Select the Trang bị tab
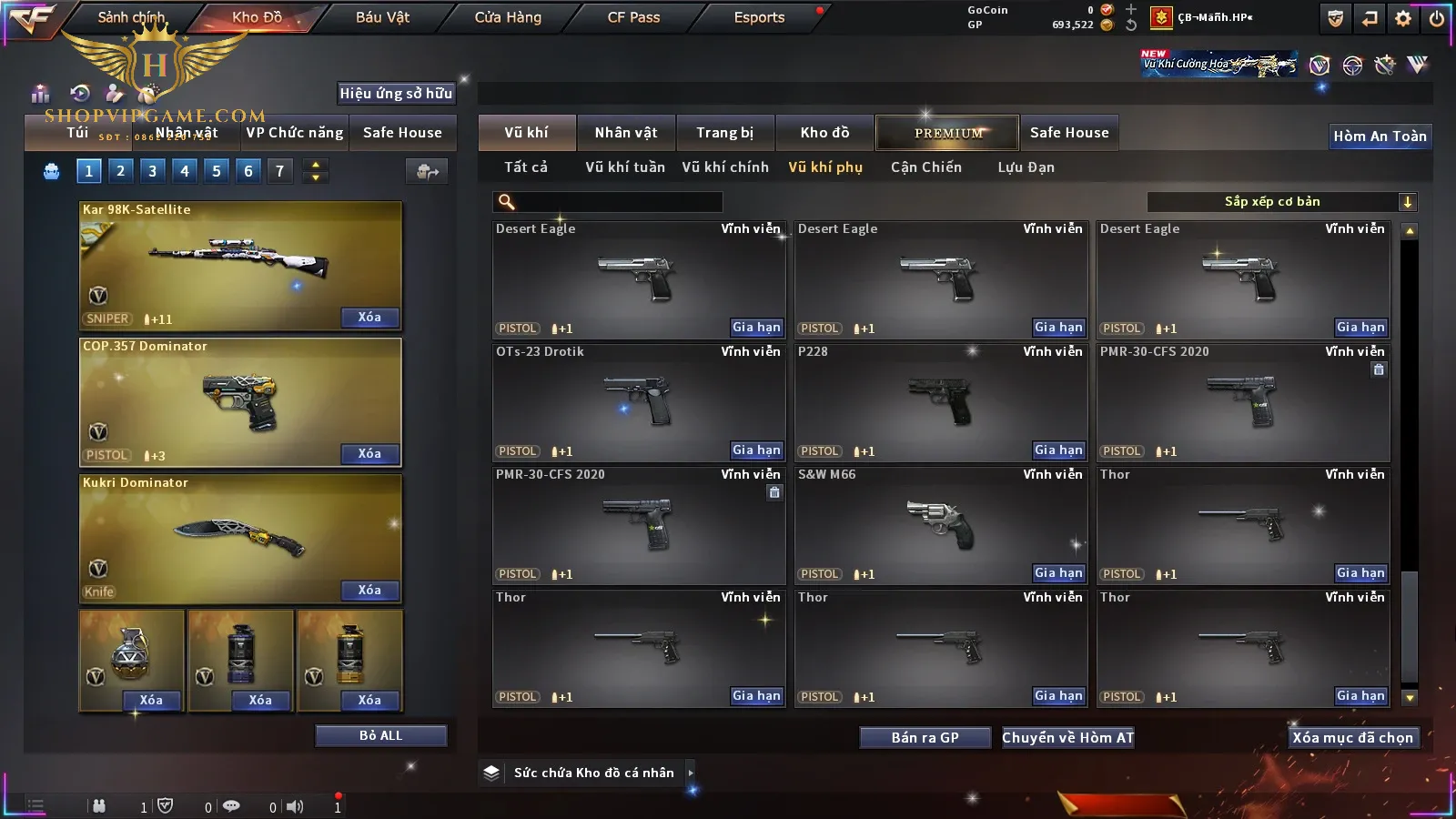Viewport: 1456px width, 819px height. [x=724, y=133]
